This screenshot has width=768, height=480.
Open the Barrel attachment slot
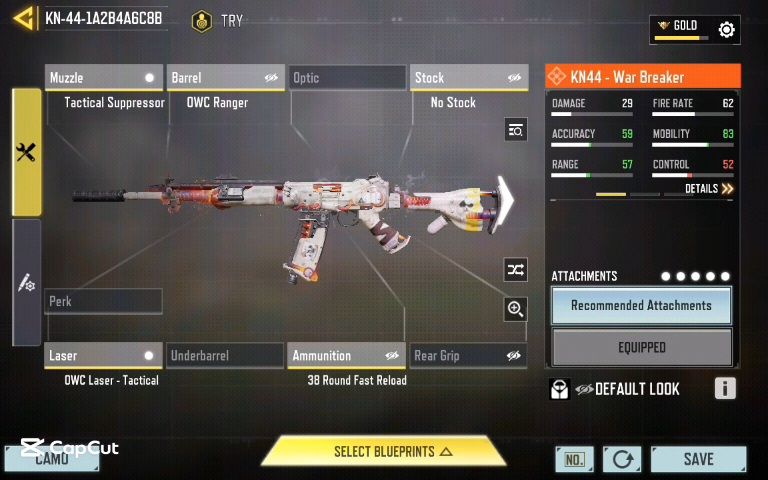coord(226,78)
